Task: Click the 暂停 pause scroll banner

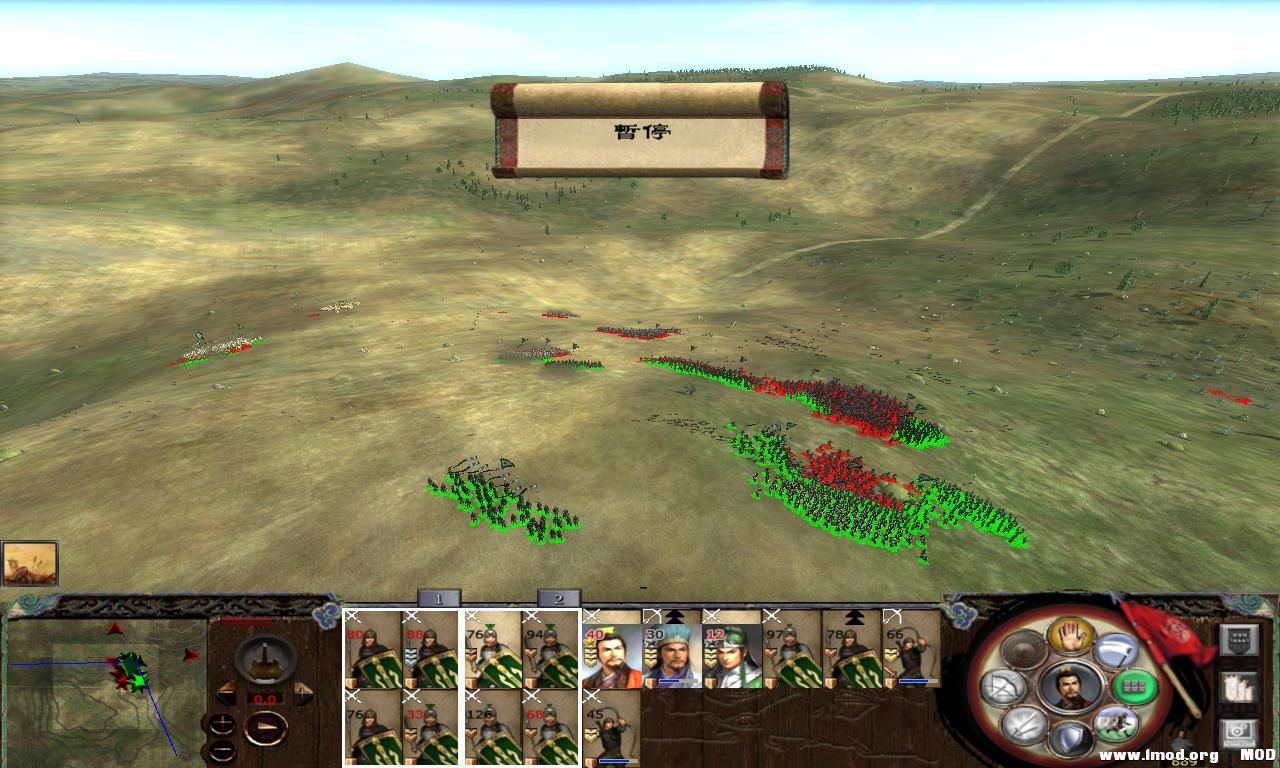Action: tap(640, 131)
